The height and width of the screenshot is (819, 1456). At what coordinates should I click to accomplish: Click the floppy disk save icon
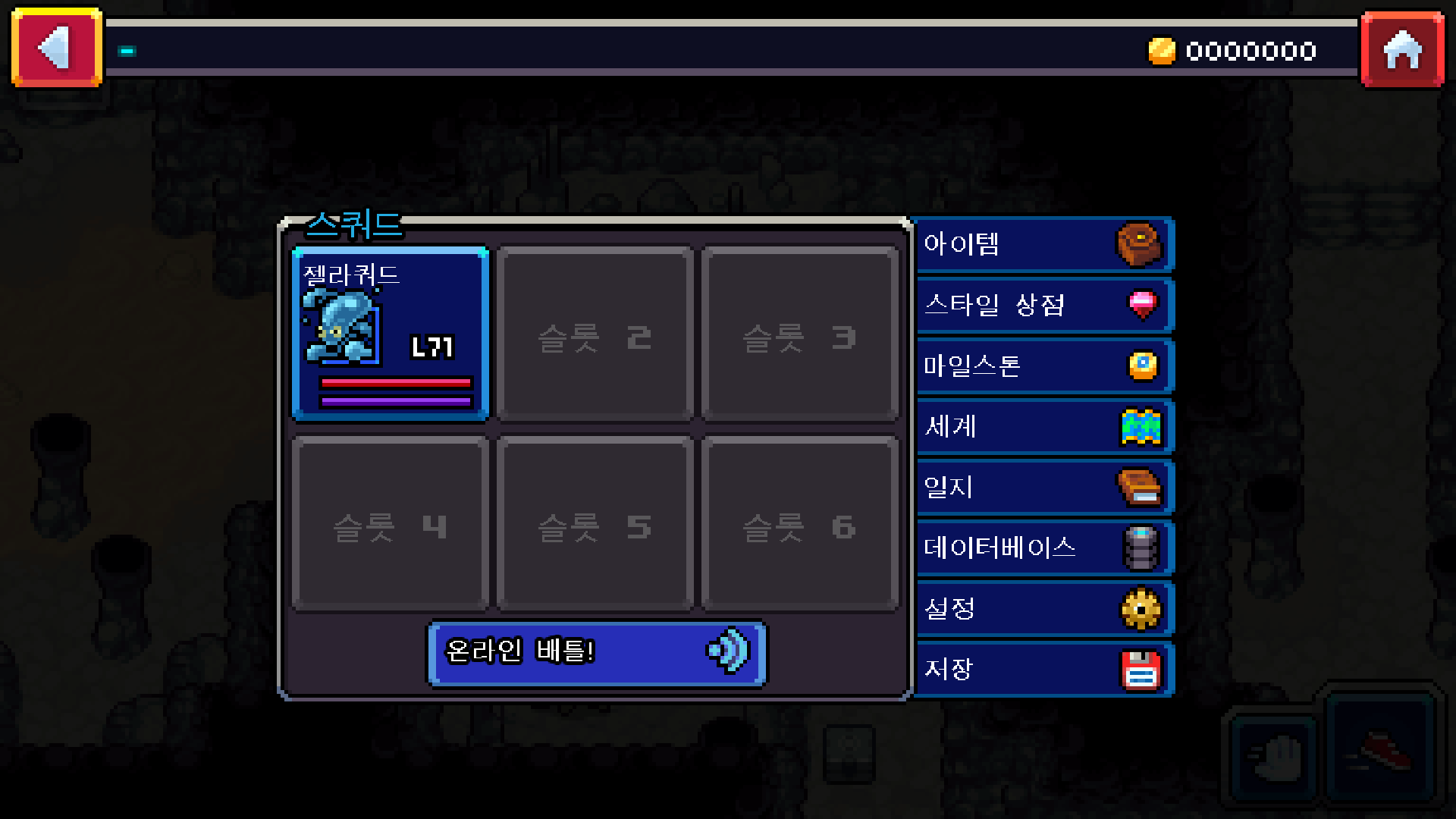(1142, 669)
